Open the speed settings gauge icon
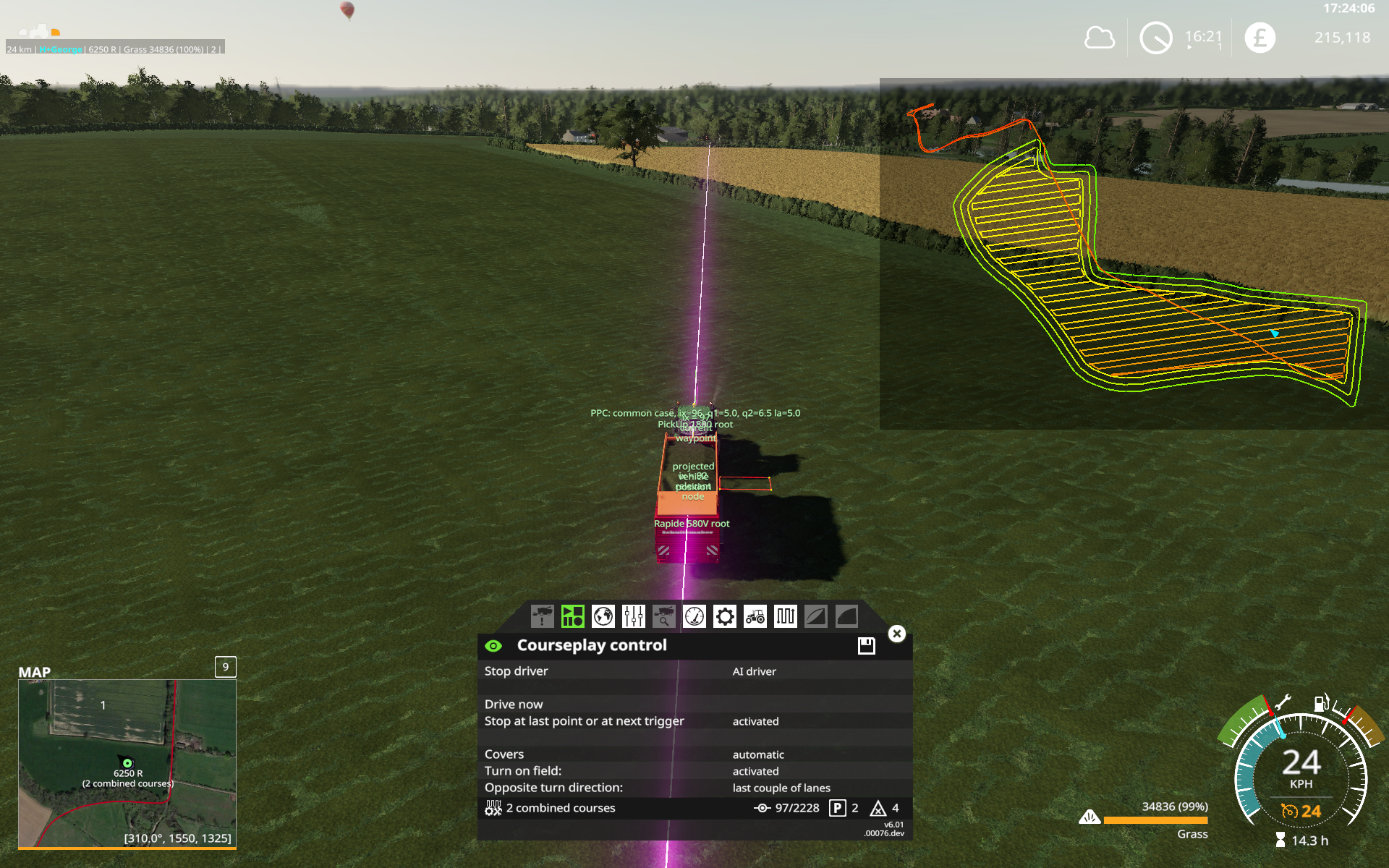This screenshot has width=1389, height=868. [x=694, y=616]
